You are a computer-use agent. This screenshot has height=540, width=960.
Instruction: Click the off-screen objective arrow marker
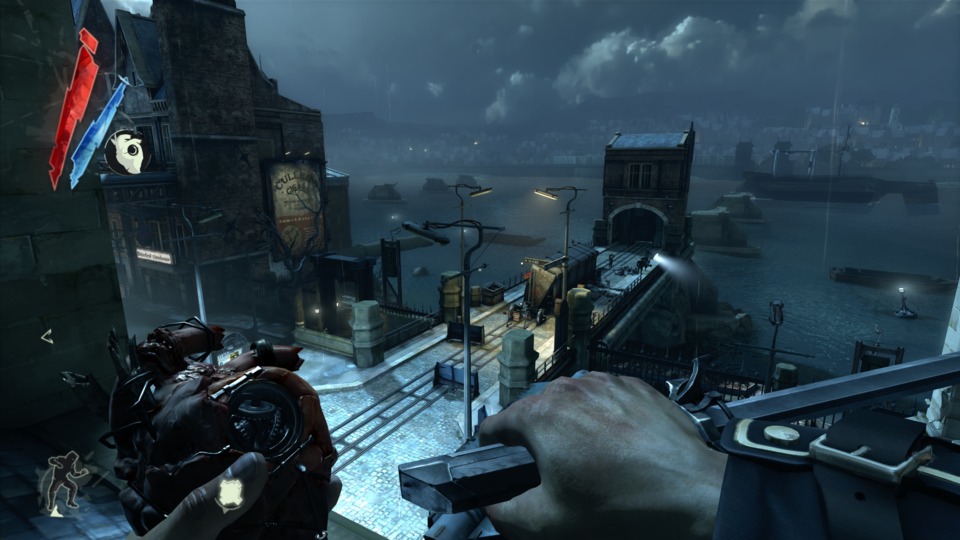46,337
